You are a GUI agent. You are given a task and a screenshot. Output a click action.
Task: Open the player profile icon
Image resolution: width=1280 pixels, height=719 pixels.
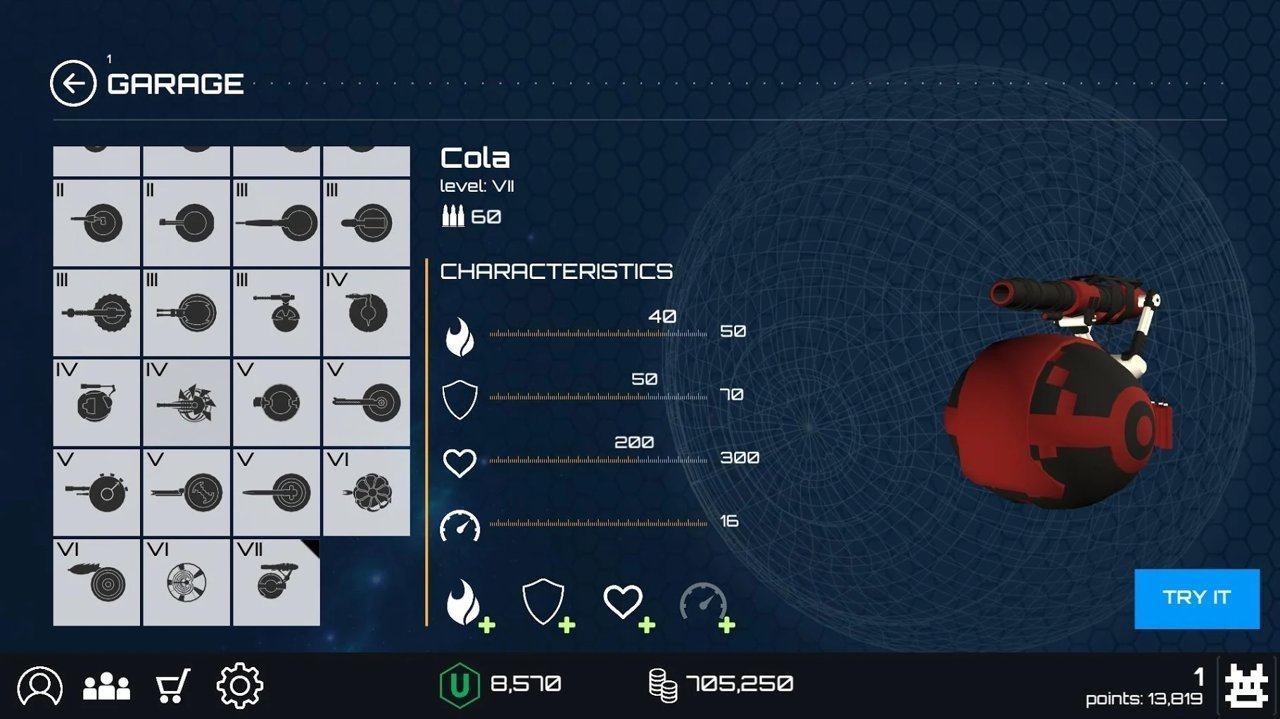click(x=40, y=686)
